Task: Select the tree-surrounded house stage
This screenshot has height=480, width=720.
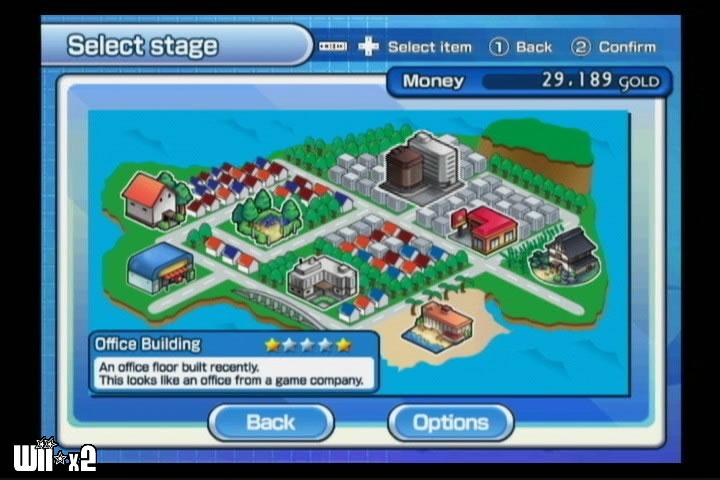Action: pos(270,218)
